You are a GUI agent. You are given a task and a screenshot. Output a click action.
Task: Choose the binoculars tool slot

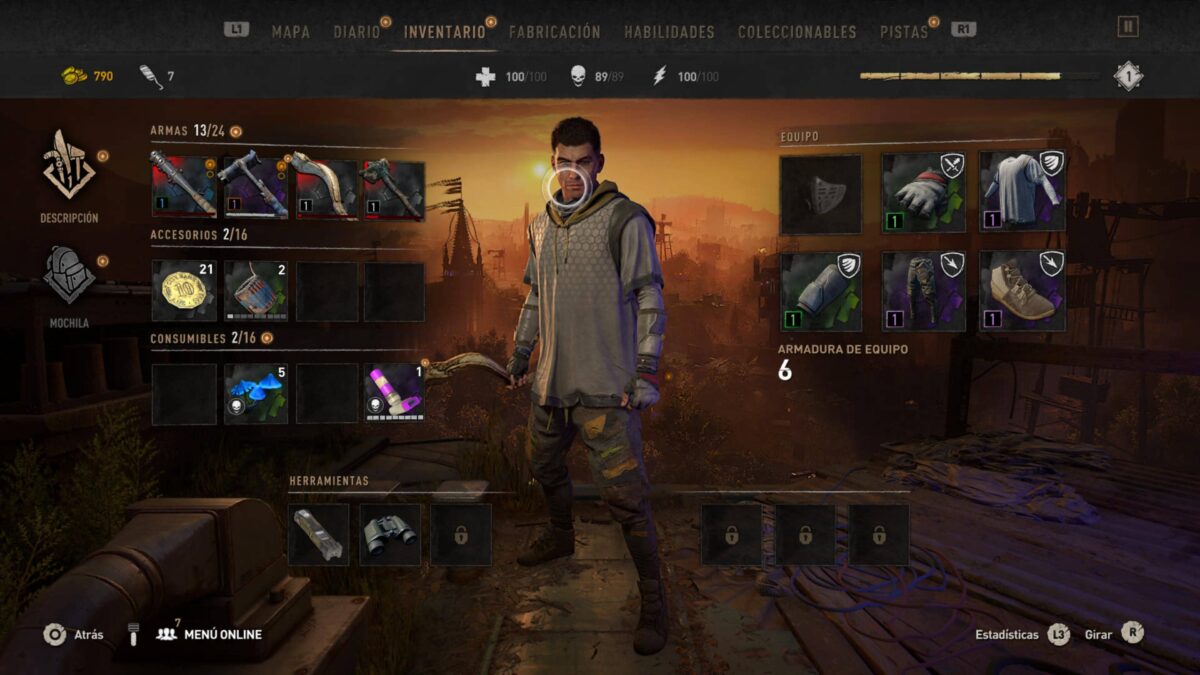coord(390,534)
